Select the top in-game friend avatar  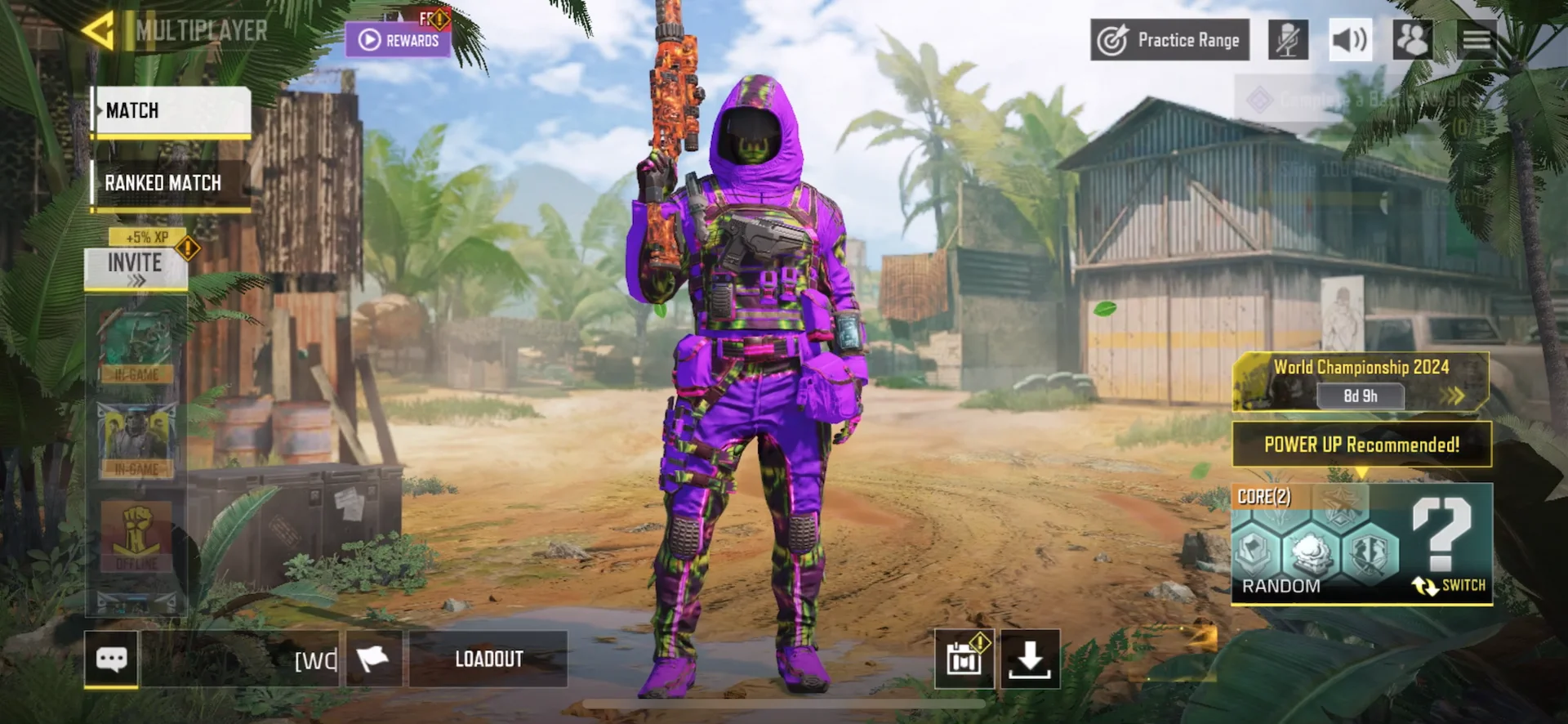(136, 346)
